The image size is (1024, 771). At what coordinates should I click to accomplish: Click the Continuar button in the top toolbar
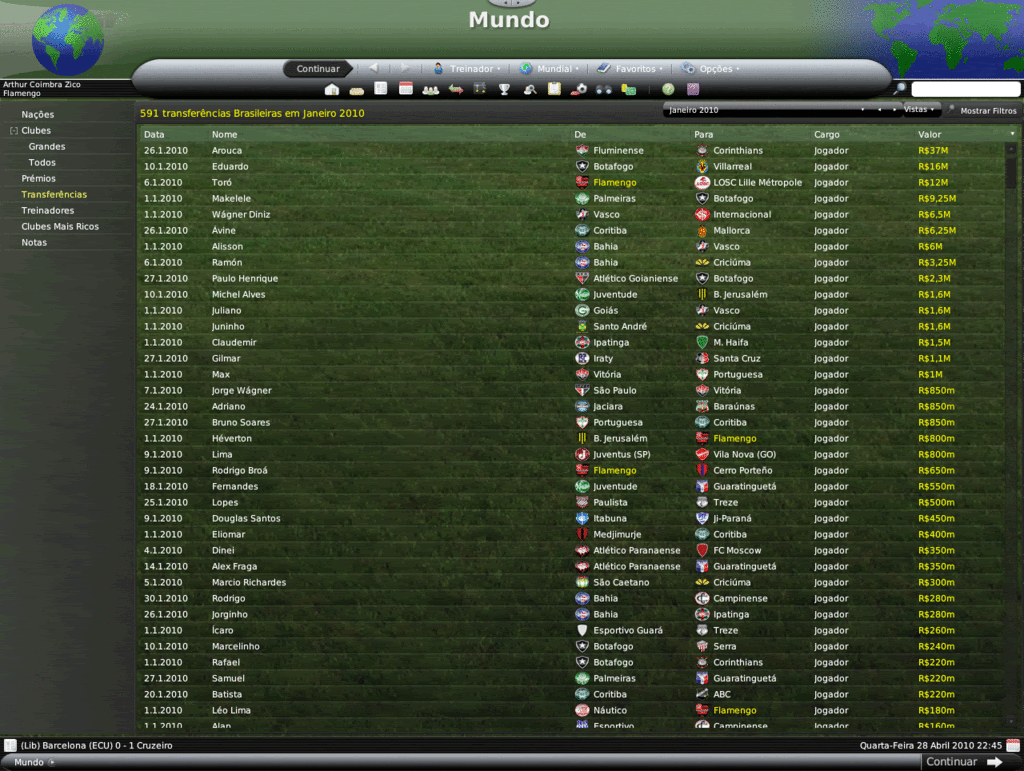[x=318, y=69]
